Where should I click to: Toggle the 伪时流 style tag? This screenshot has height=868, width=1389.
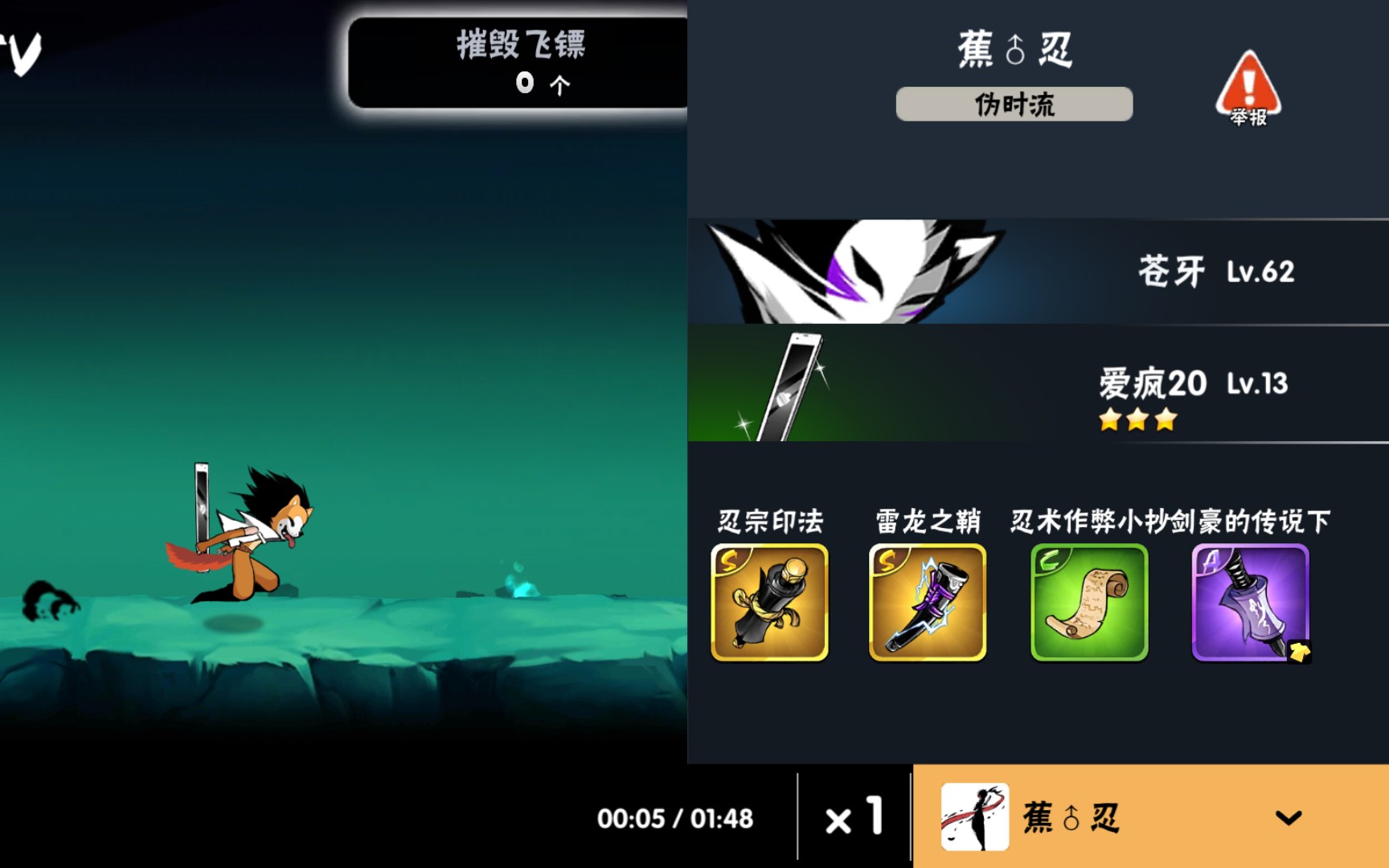(x=1014, y=104)
